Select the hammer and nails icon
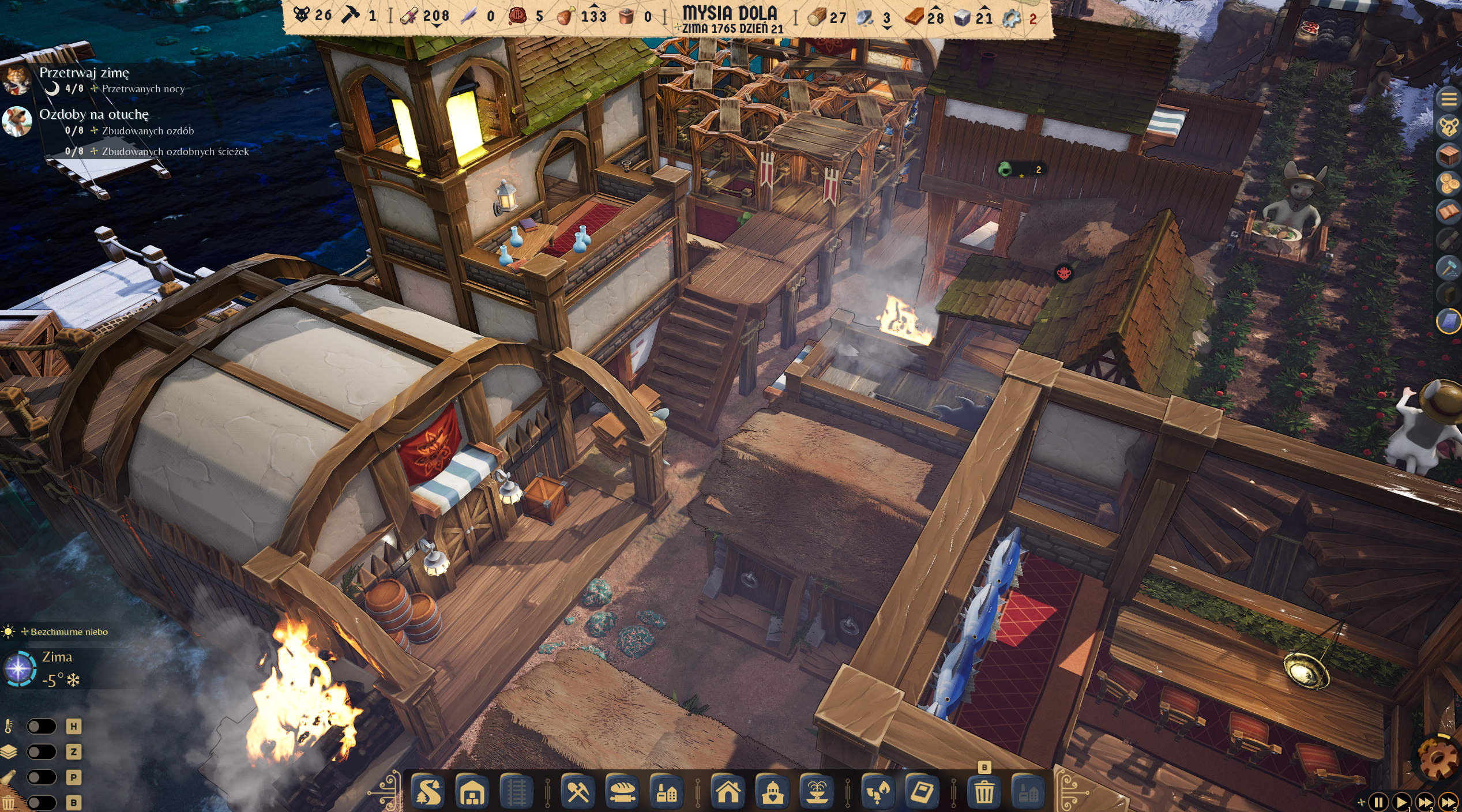 (1449, 267)
